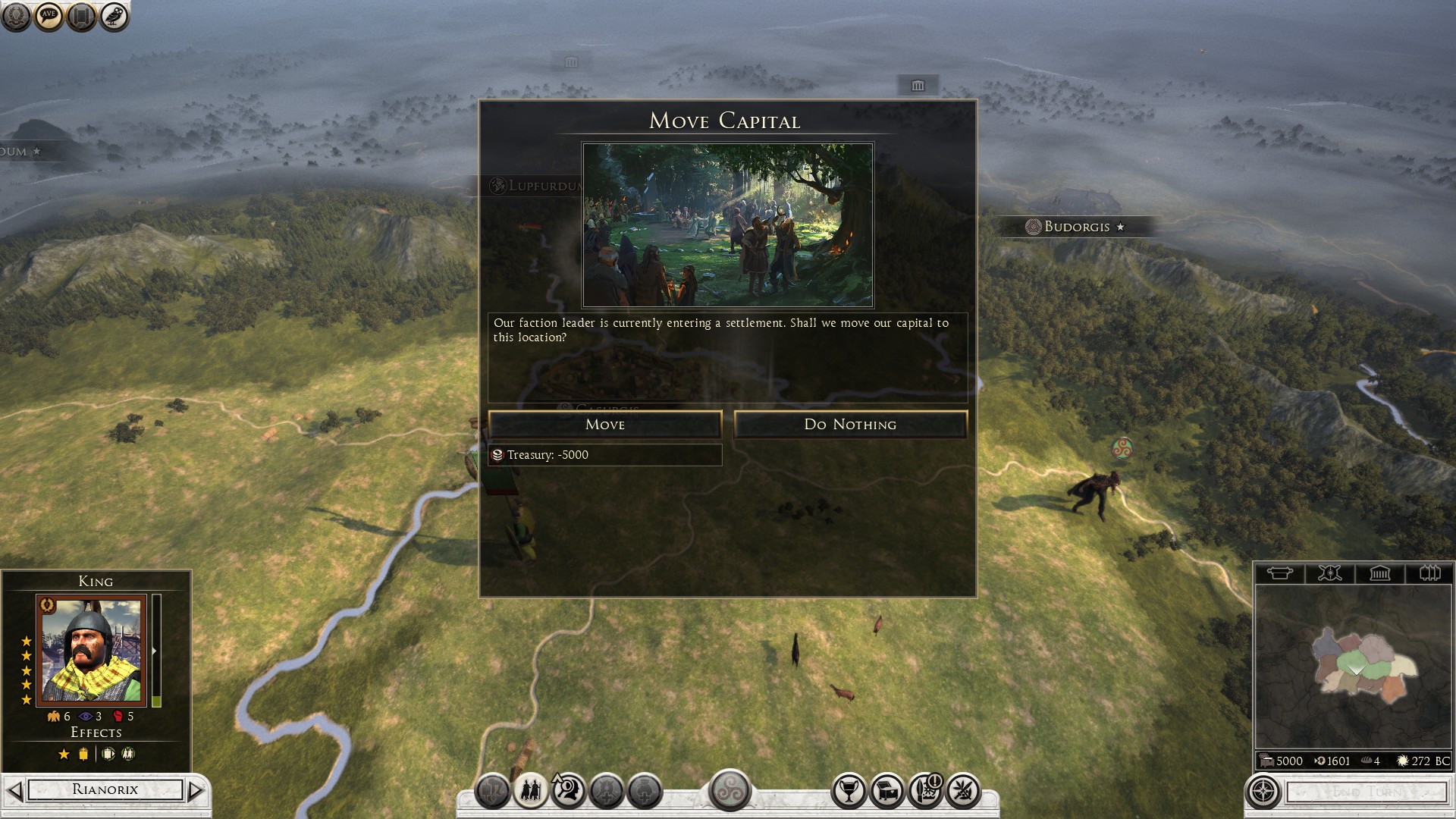The height and width of the screenshot is (819, 1456).
Task: Cycle to the previous character with left arrow
Action: tap(14, 790)
